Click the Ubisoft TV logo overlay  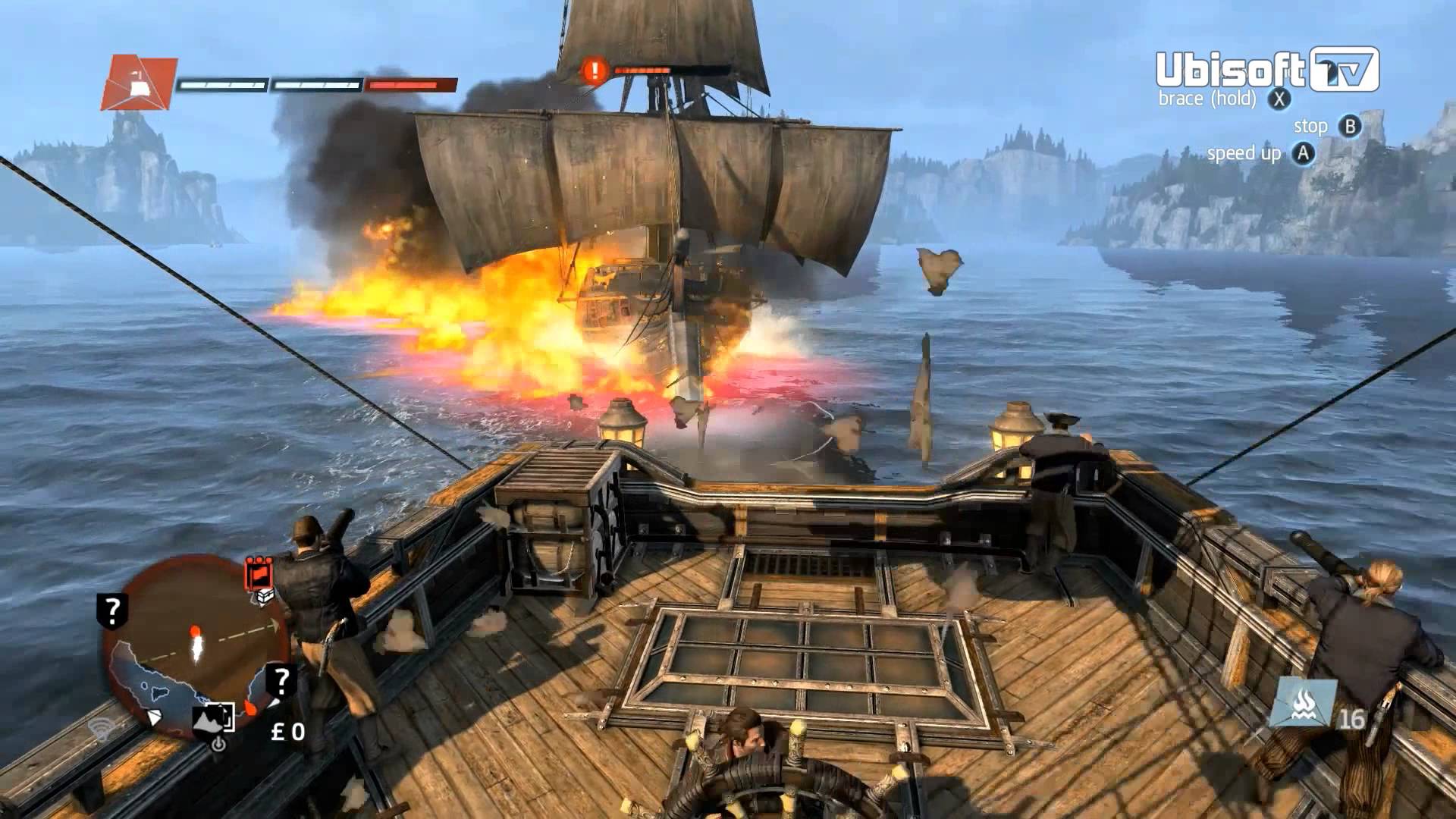pos(1266,70)
